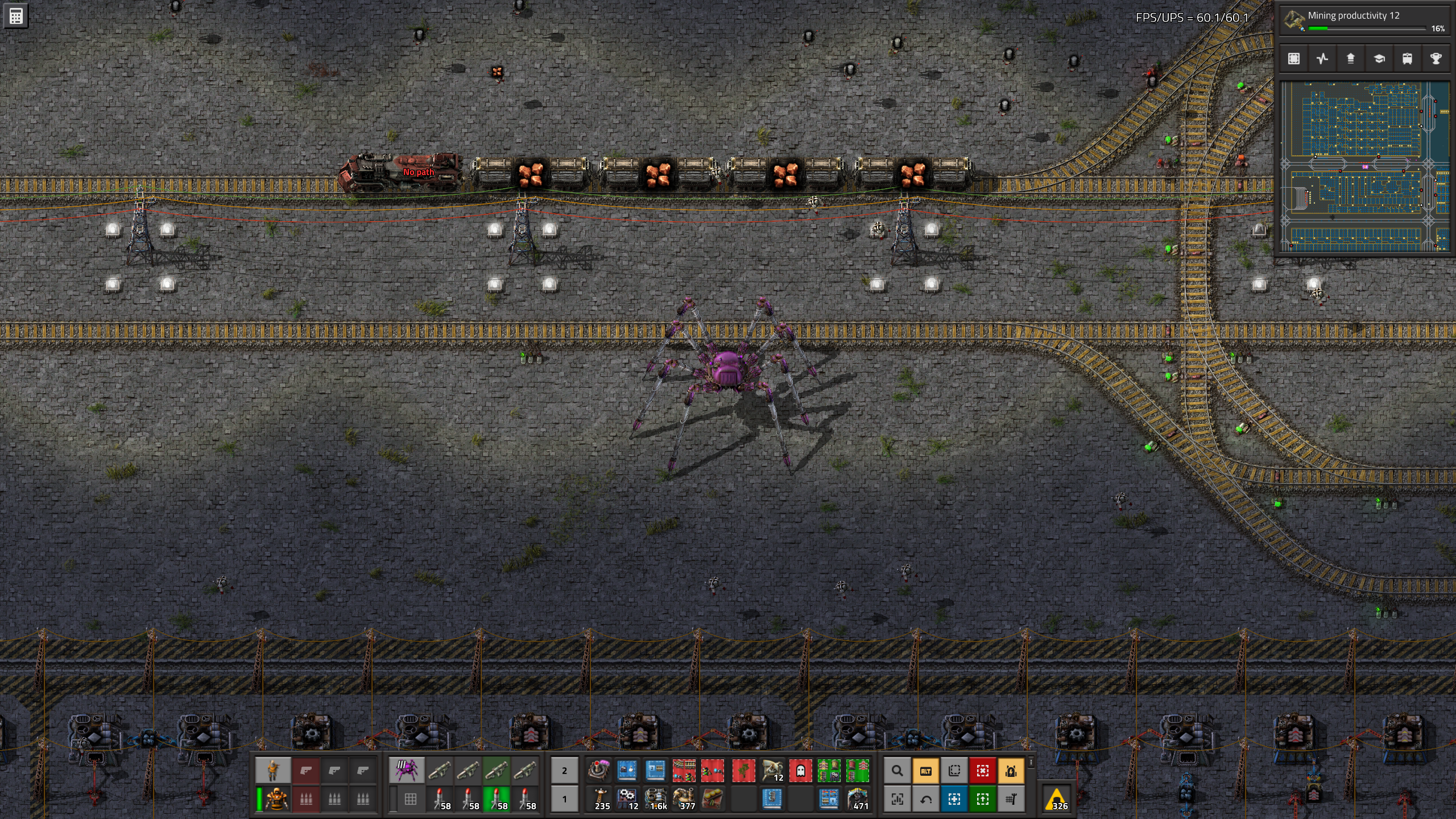Image resolution: width=1456 pixels, height=819 pixels.
Task: Select the quickbar item with count 235
Action: (x=599, y=799)
